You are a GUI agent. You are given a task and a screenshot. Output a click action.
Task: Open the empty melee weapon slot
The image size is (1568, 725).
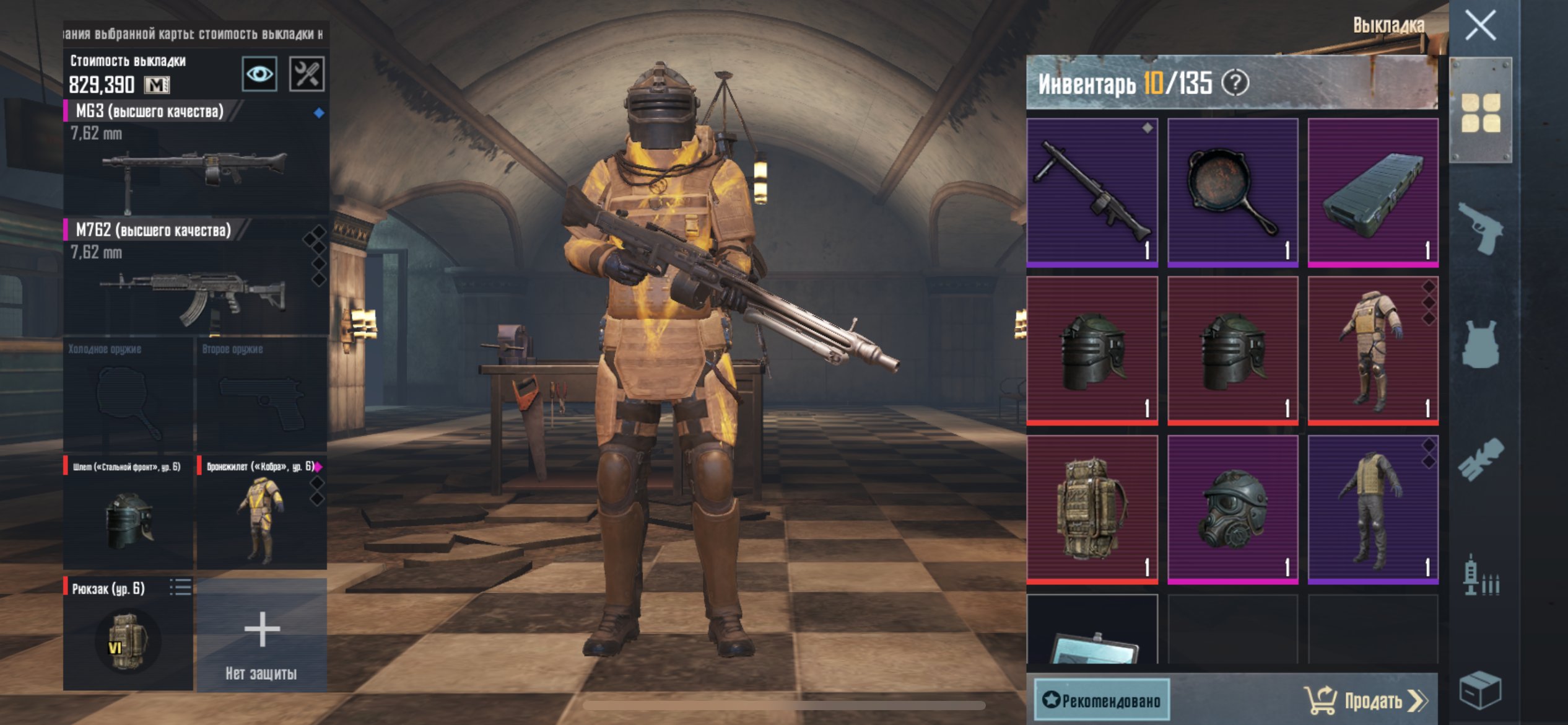click(128, 394)
